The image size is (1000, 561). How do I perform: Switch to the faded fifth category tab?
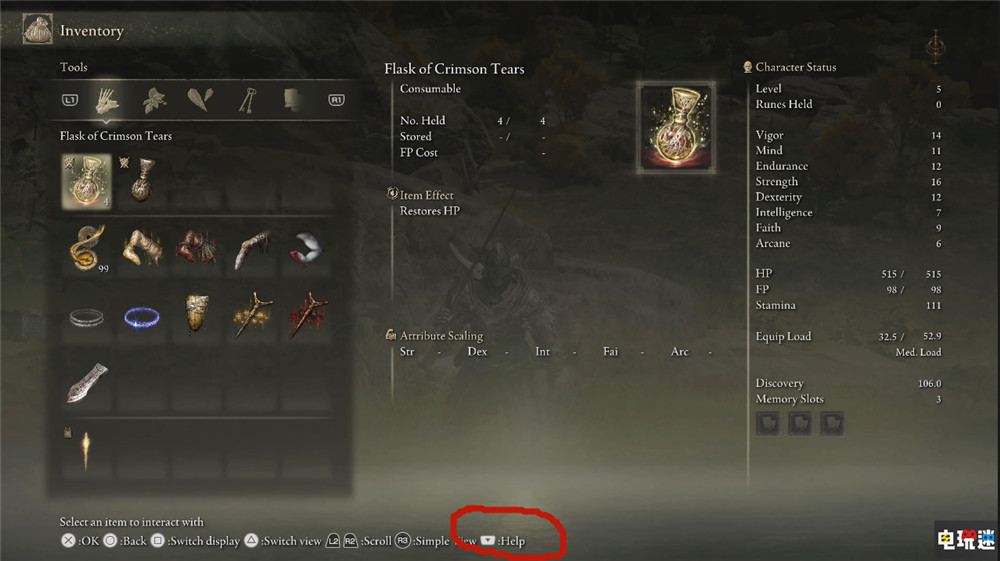click(x=292, y=100)
